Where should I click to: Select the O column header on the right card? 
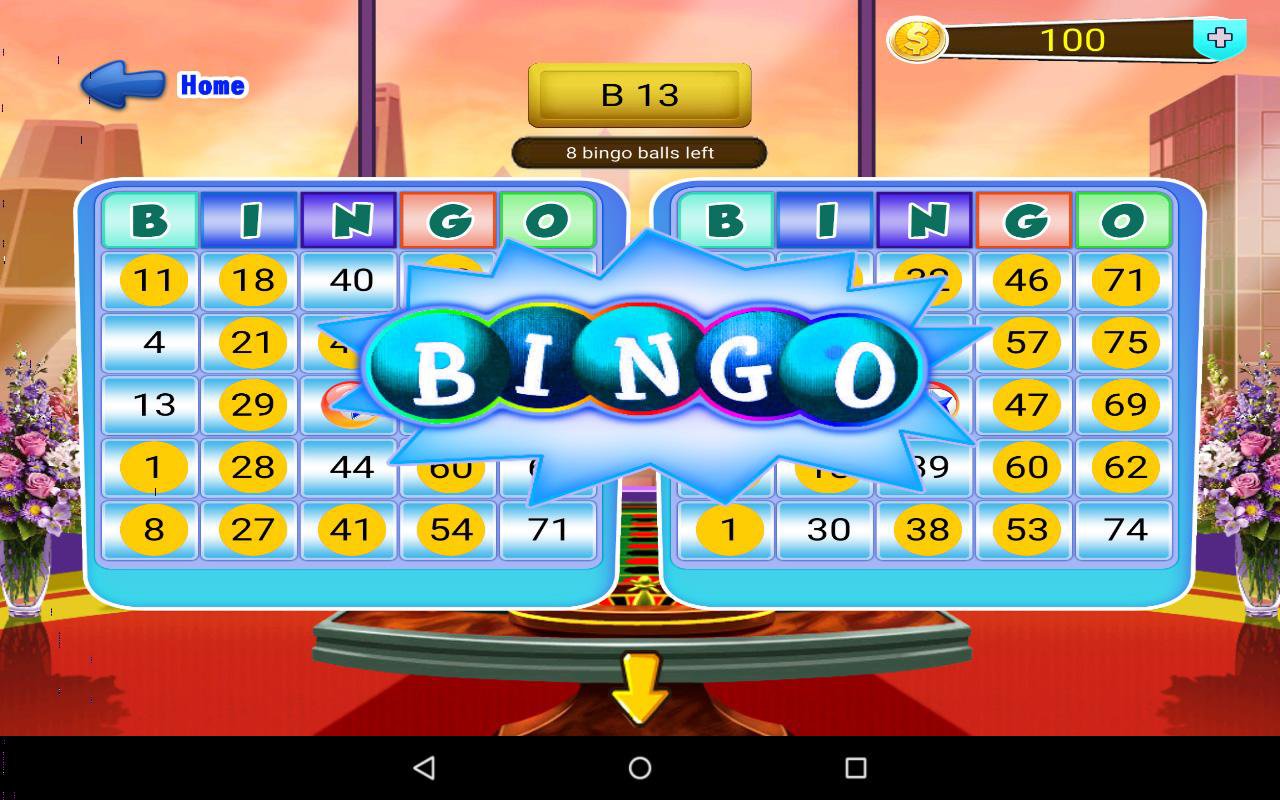1126,218
